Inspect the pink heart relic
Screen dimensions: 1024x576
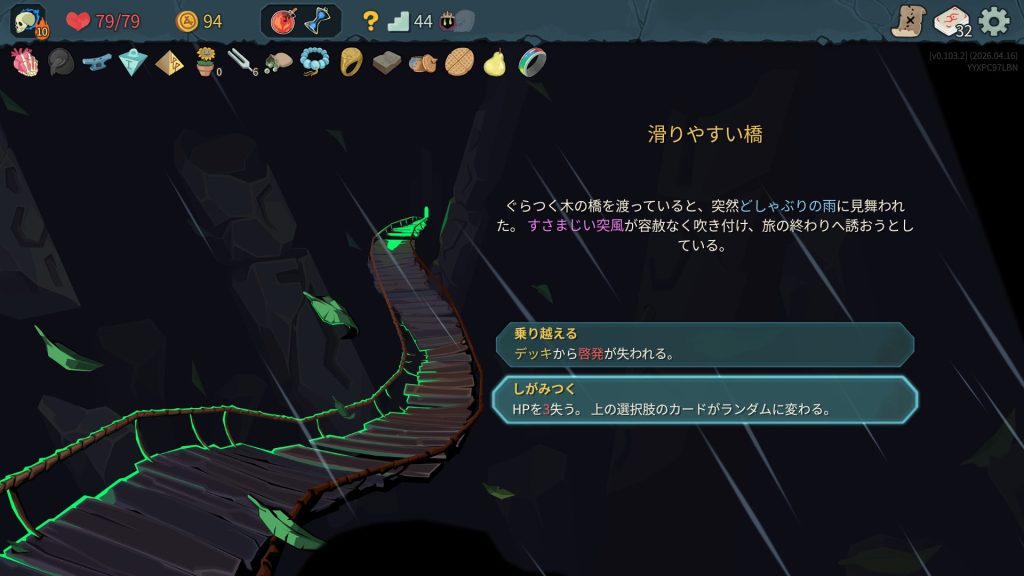[24, 63]
